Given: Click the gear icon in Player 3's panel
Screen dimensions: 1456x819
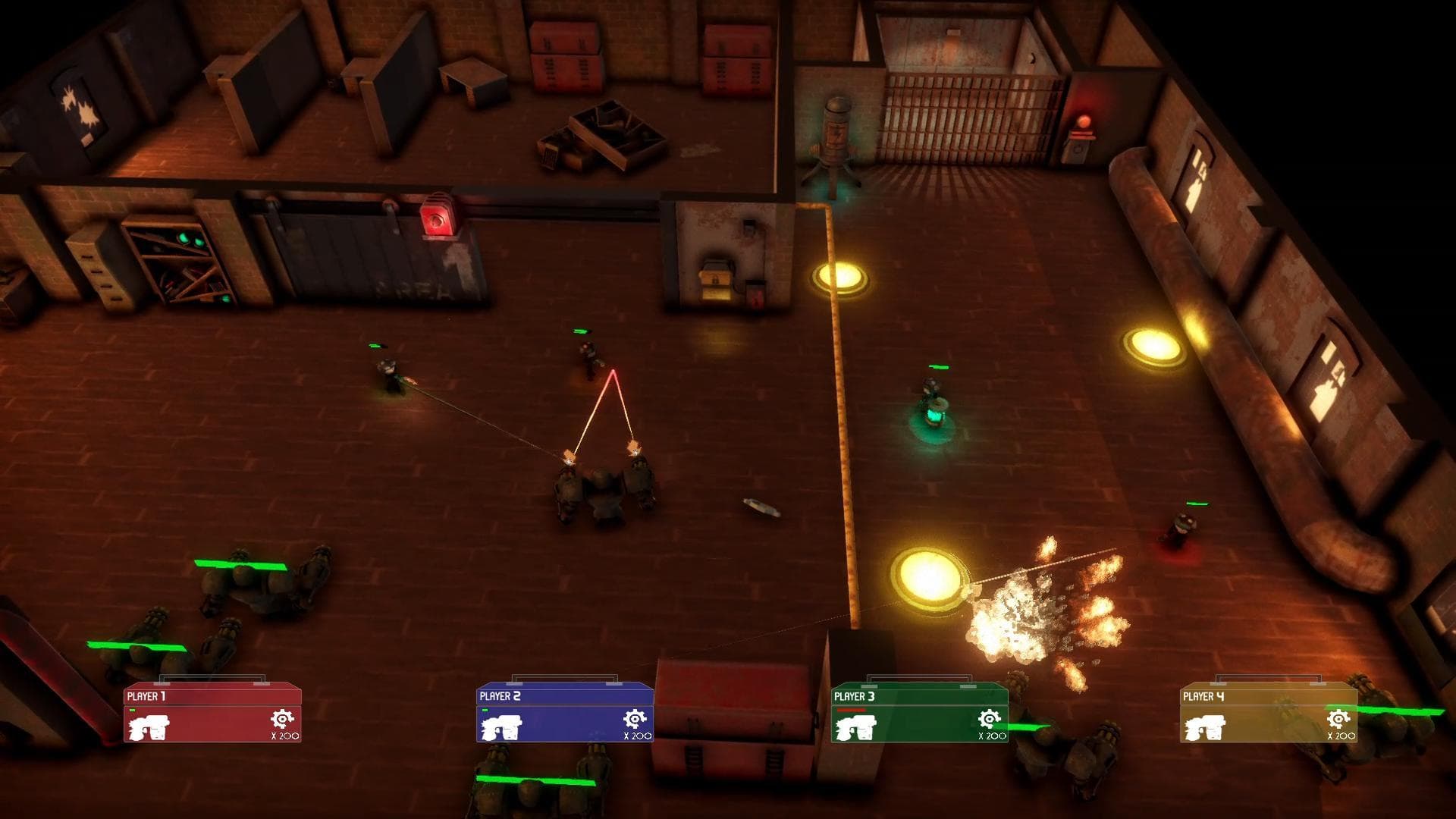Looking at the screenshot, I should (x=989, y=719).
